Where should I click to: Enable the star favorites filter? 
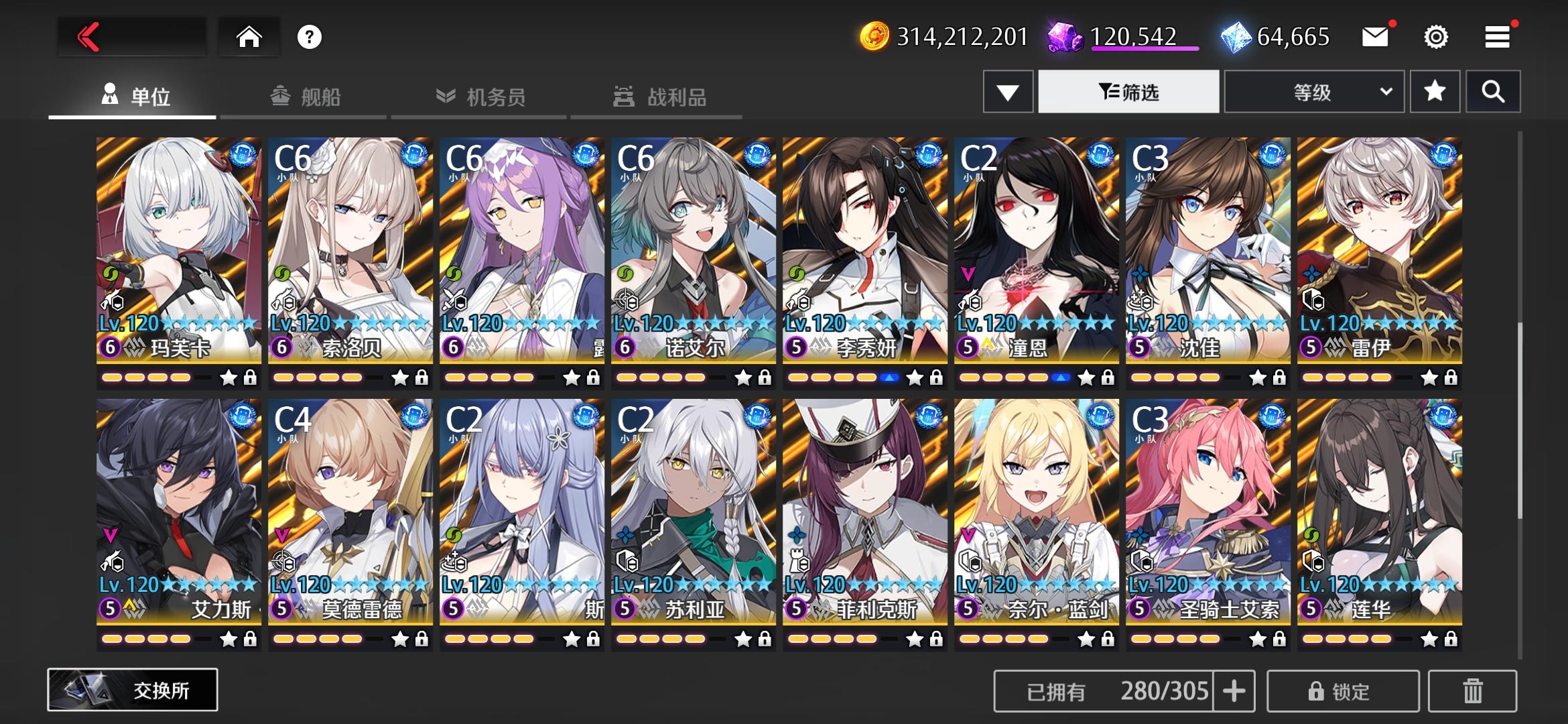[1434, 91]
